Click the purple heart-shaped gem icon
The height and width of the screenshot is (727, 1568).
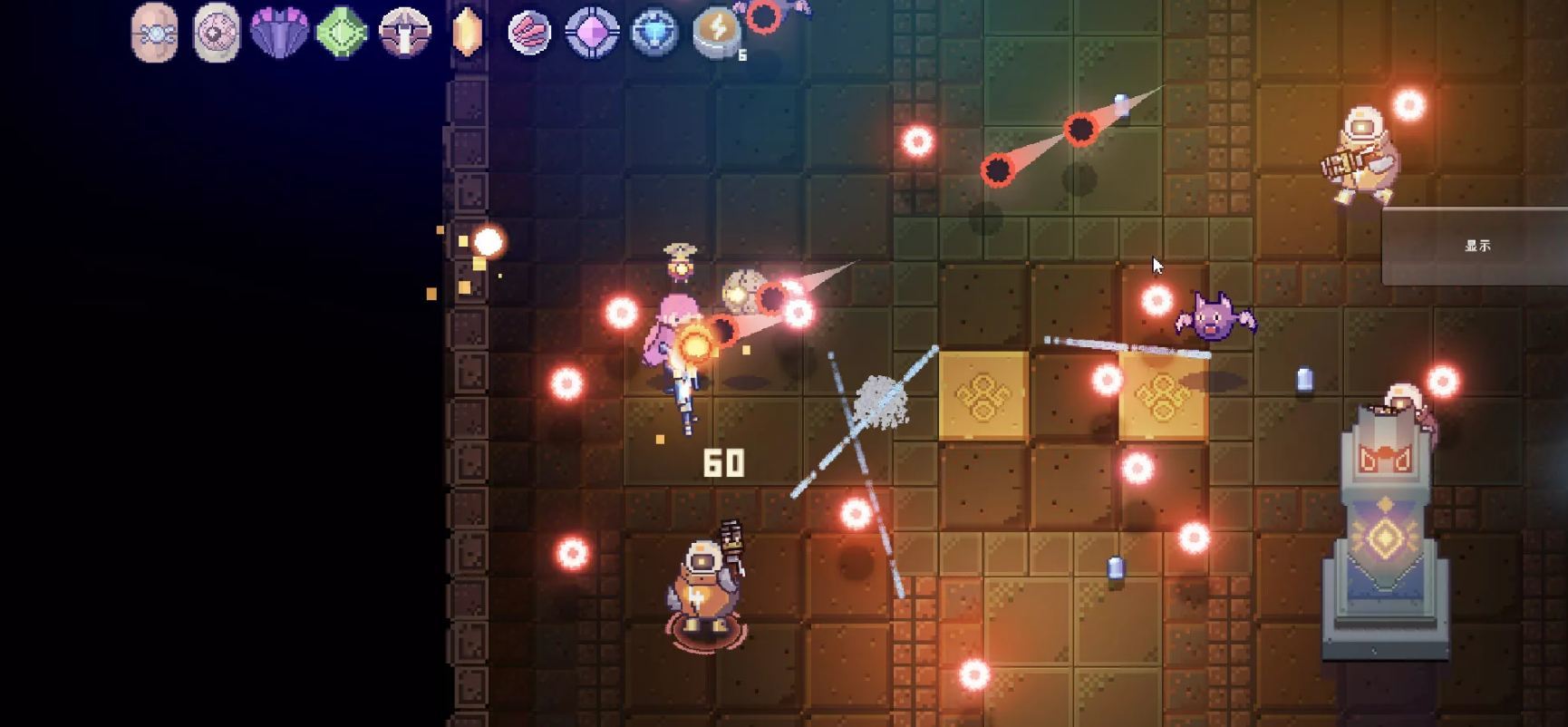tap(278, 32)
